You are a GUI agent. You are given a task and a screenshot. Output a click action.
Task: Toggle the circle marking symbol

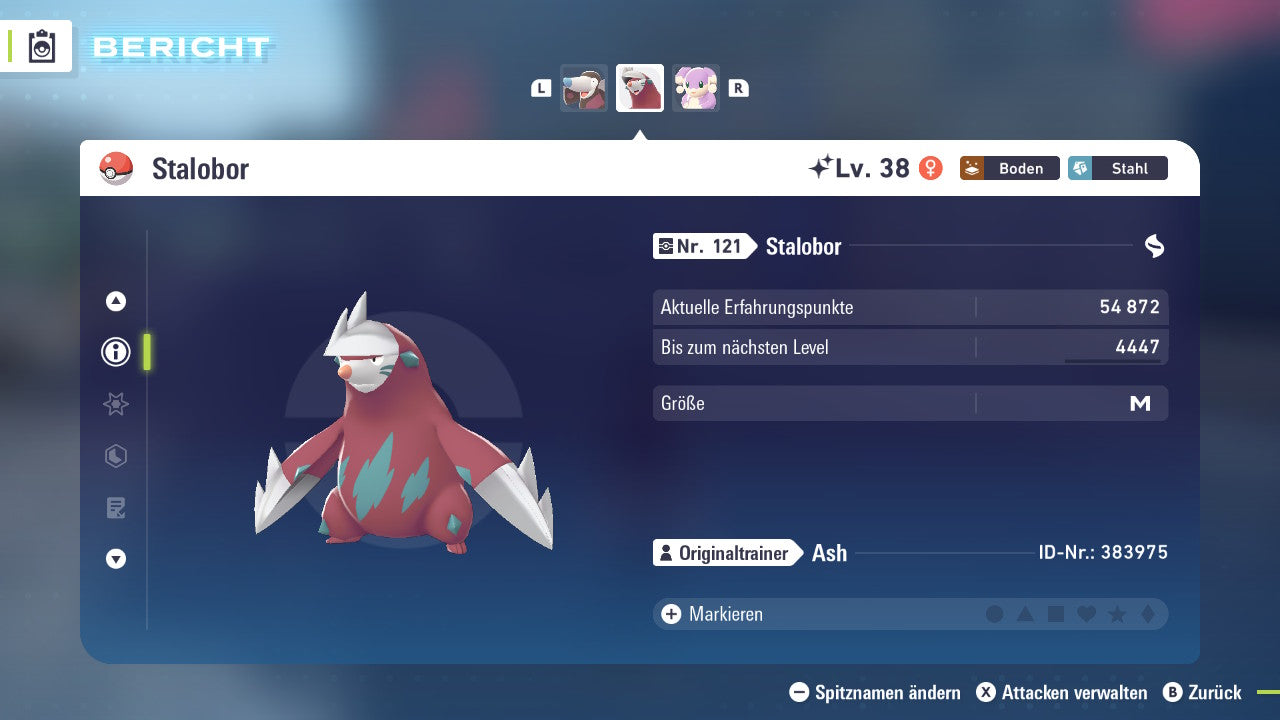pos(995,614)
